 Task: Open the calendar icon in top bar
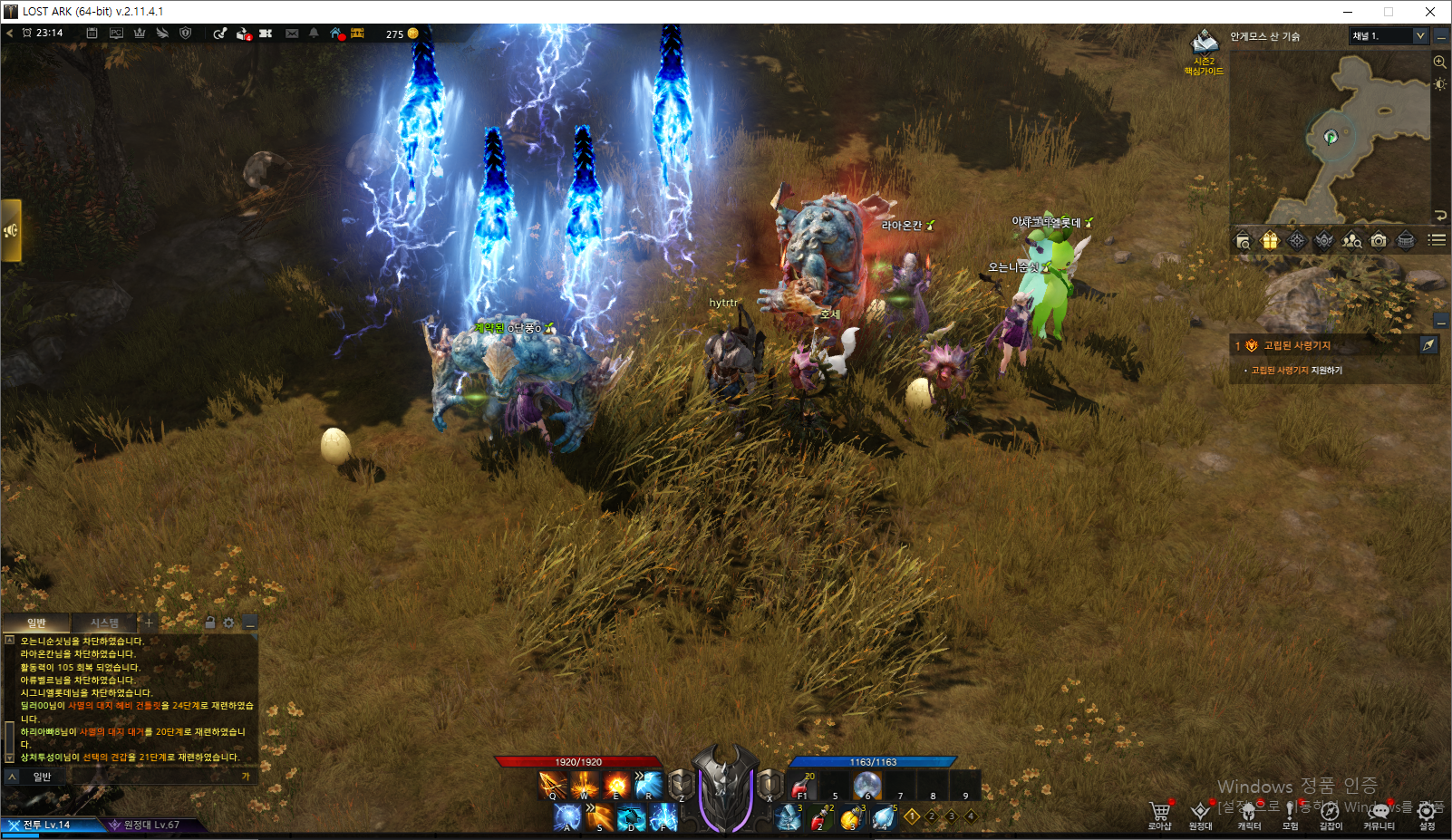point(92,34)
